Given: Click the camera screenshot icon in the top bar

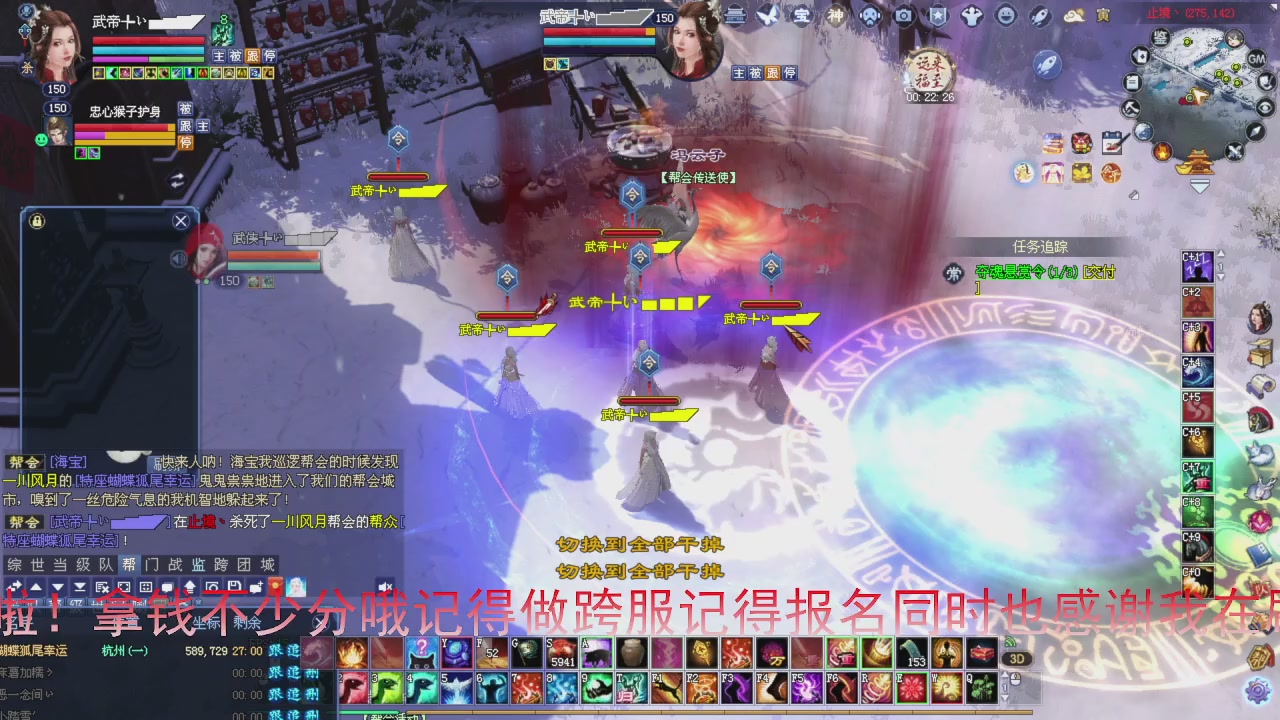Looking at the screenshot, I should [904, 16].
